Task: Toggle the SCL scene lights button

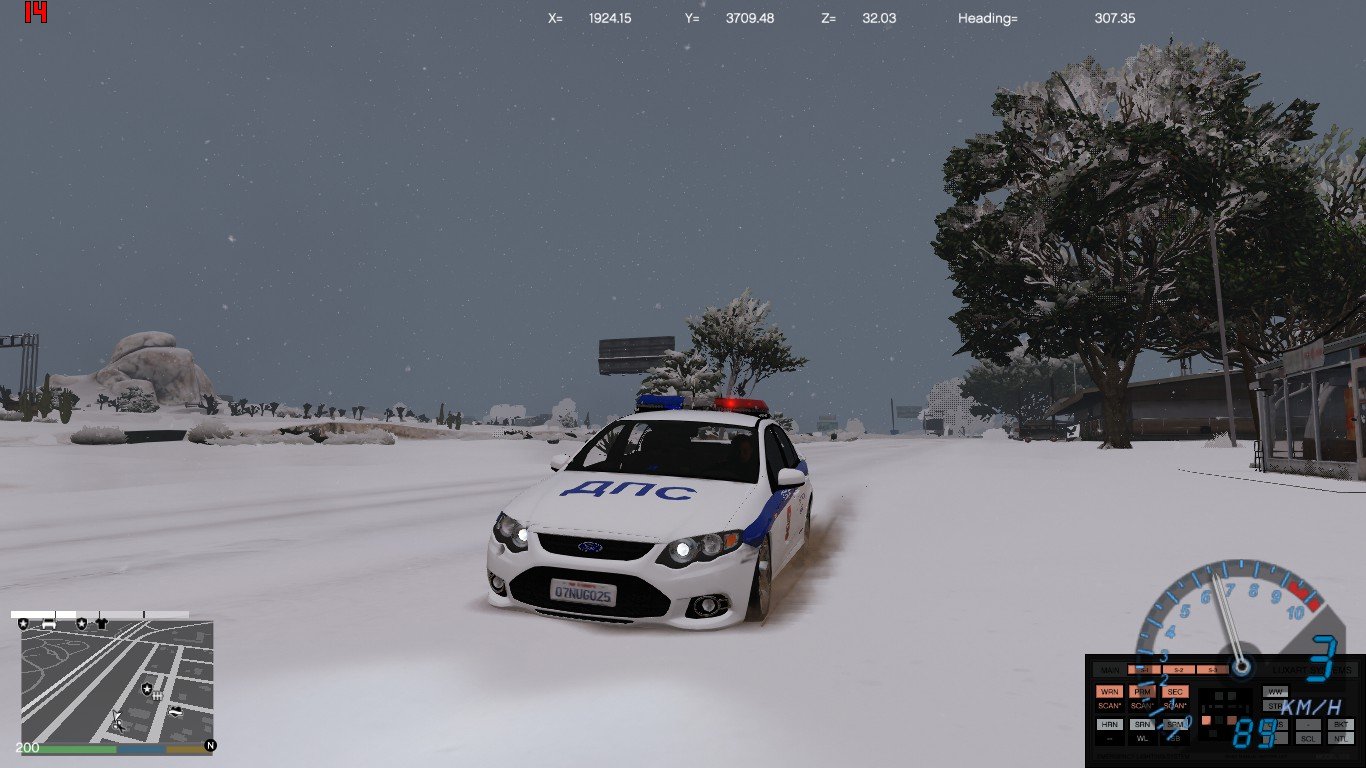Action: tap(1308, 738)
